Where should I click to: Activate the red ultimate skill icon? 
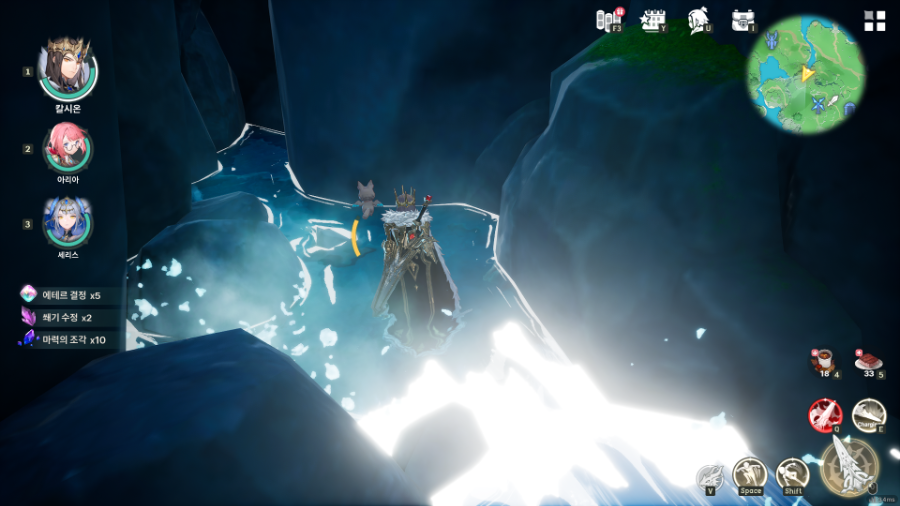825,414
